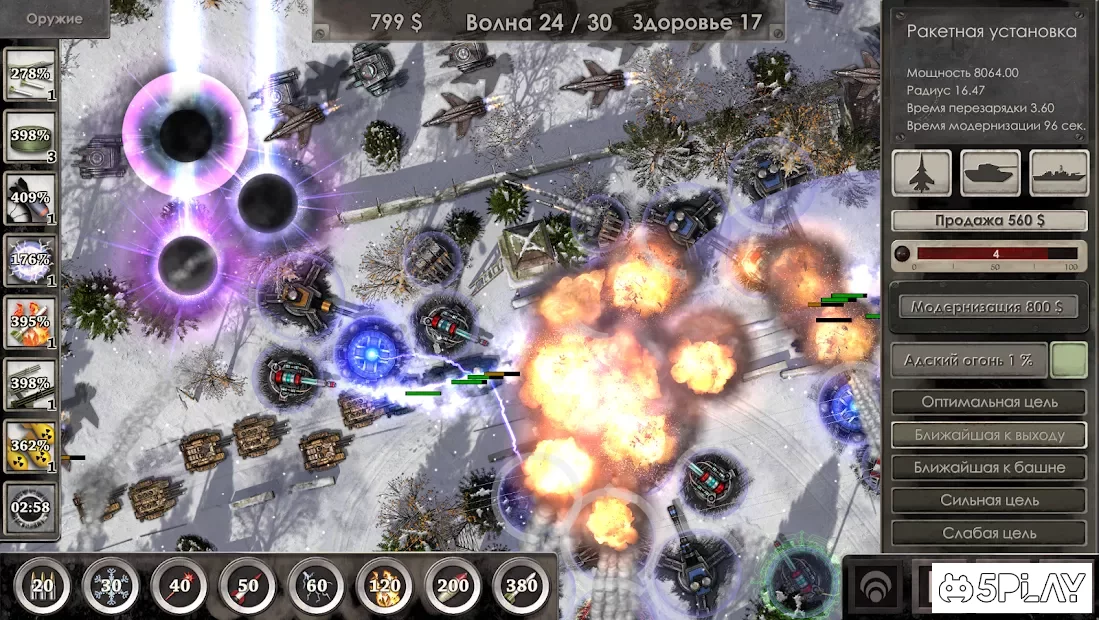The width and height of the screenshot is (1099, 620).
Task: Buy the 20-cost machine gun tower
Action: point(42,584)
